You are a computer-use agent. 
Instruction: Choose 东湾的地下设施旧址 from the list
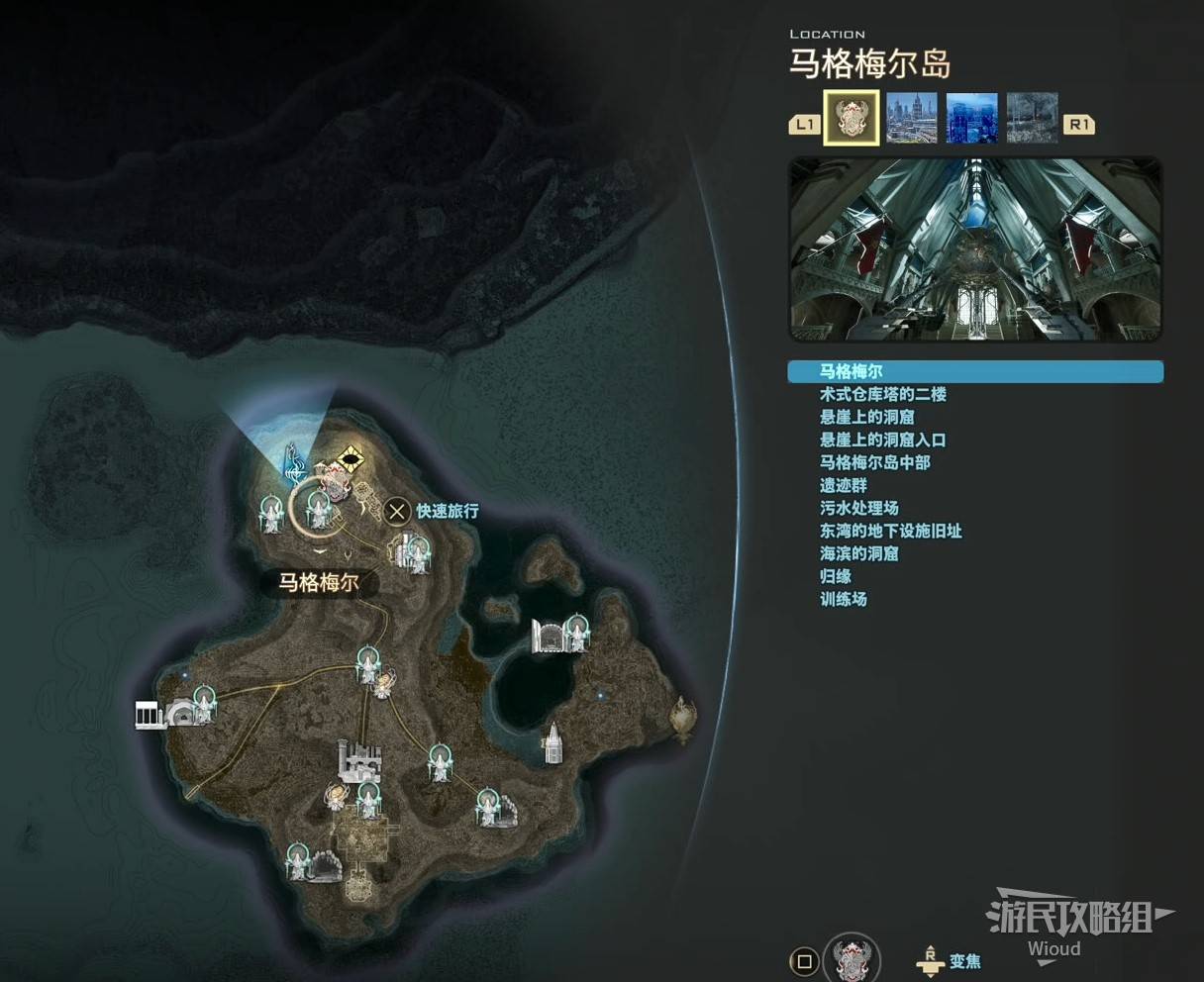point(890,532)
